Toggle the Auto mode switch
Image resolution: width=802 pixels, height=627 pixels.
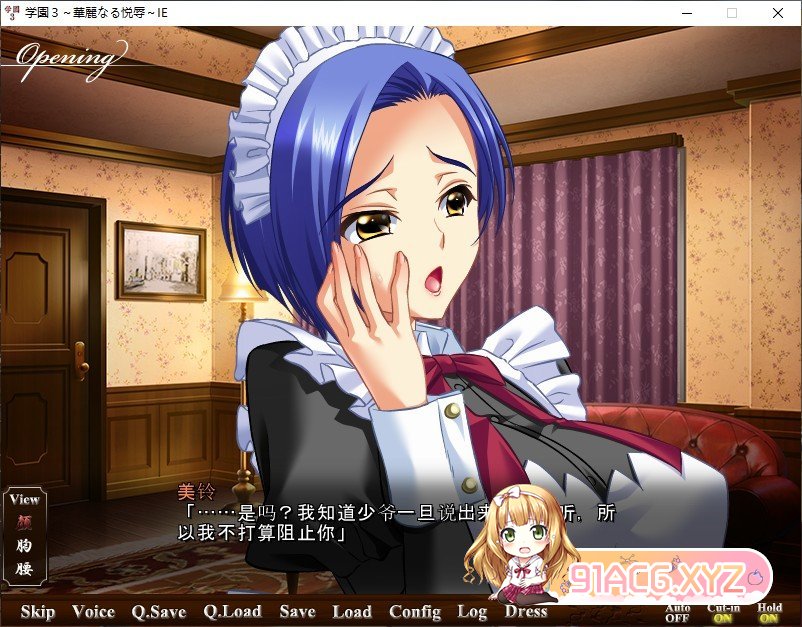(x=677, y=613)
